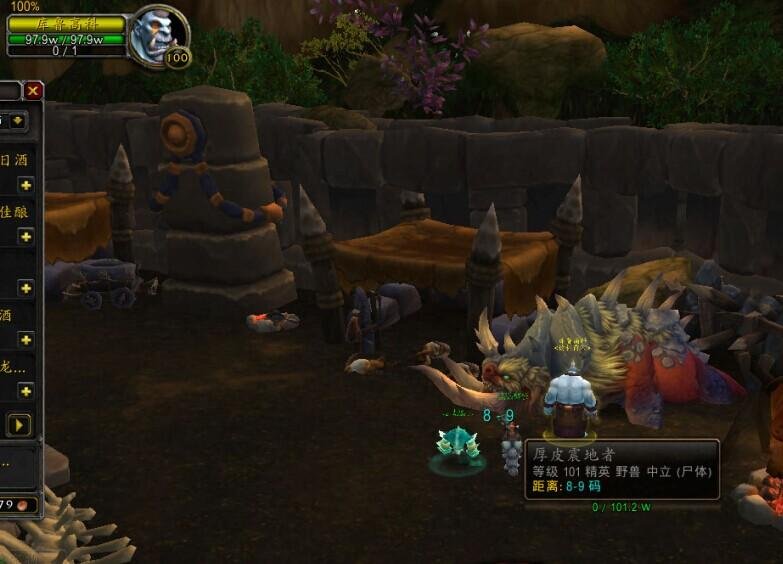The height and width of the screenshot is (564, 783).
Task: Click the 库鲁高科 target name frame
Action: pyautogui.click(x=66, y=23)
